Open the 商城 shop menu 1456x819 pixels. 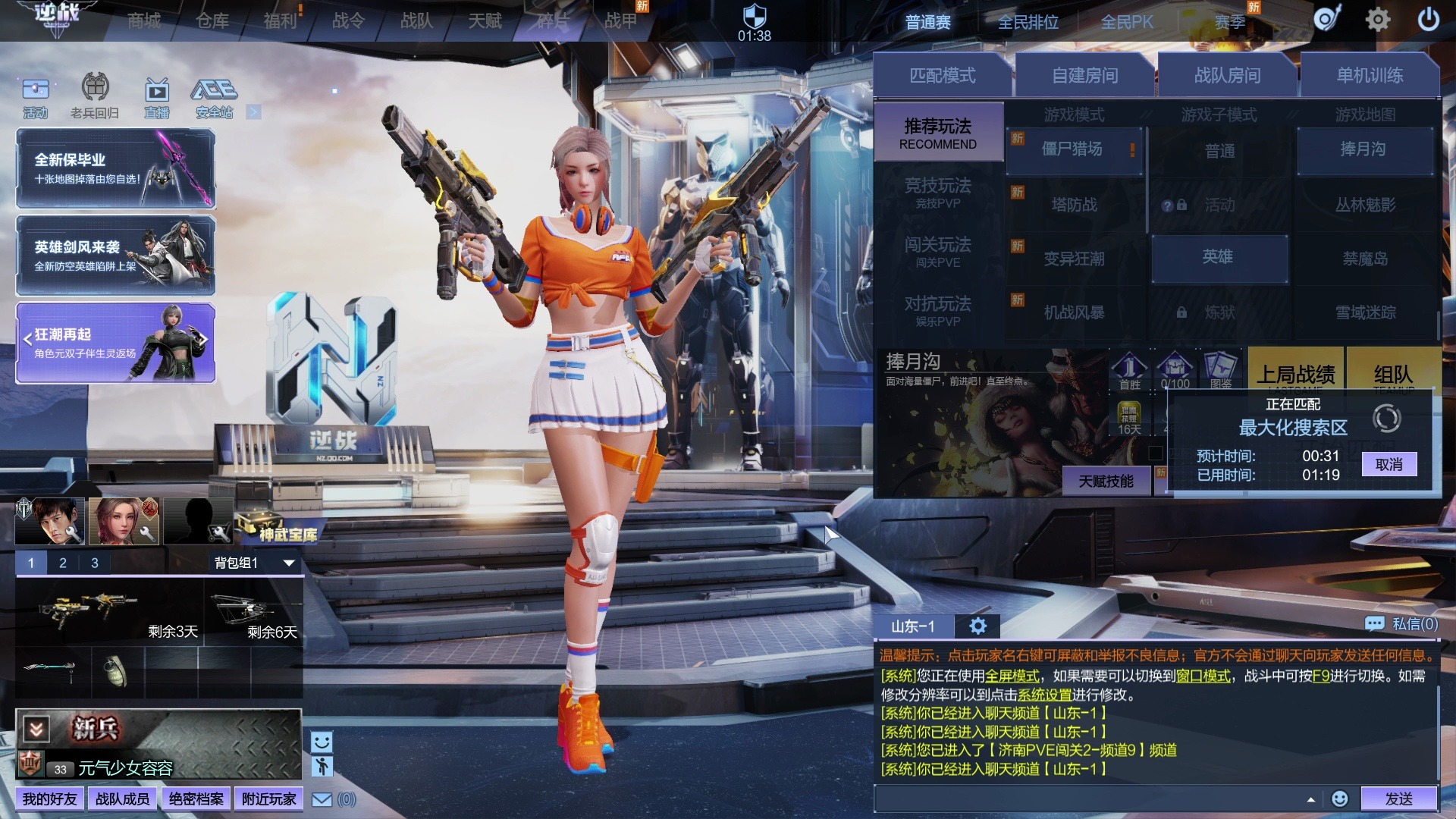144,21
